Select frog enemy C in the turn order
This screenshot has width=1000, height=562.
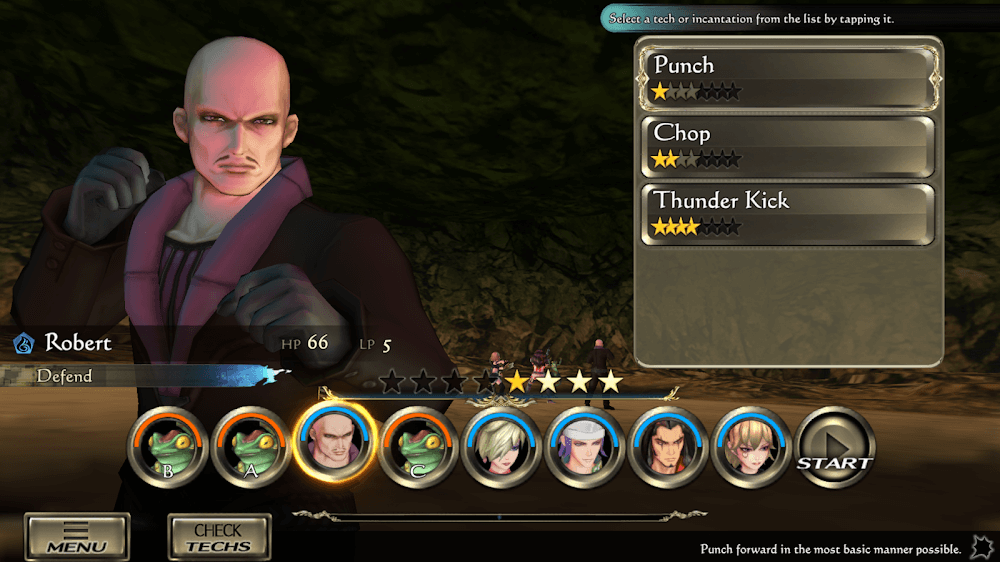418,447
